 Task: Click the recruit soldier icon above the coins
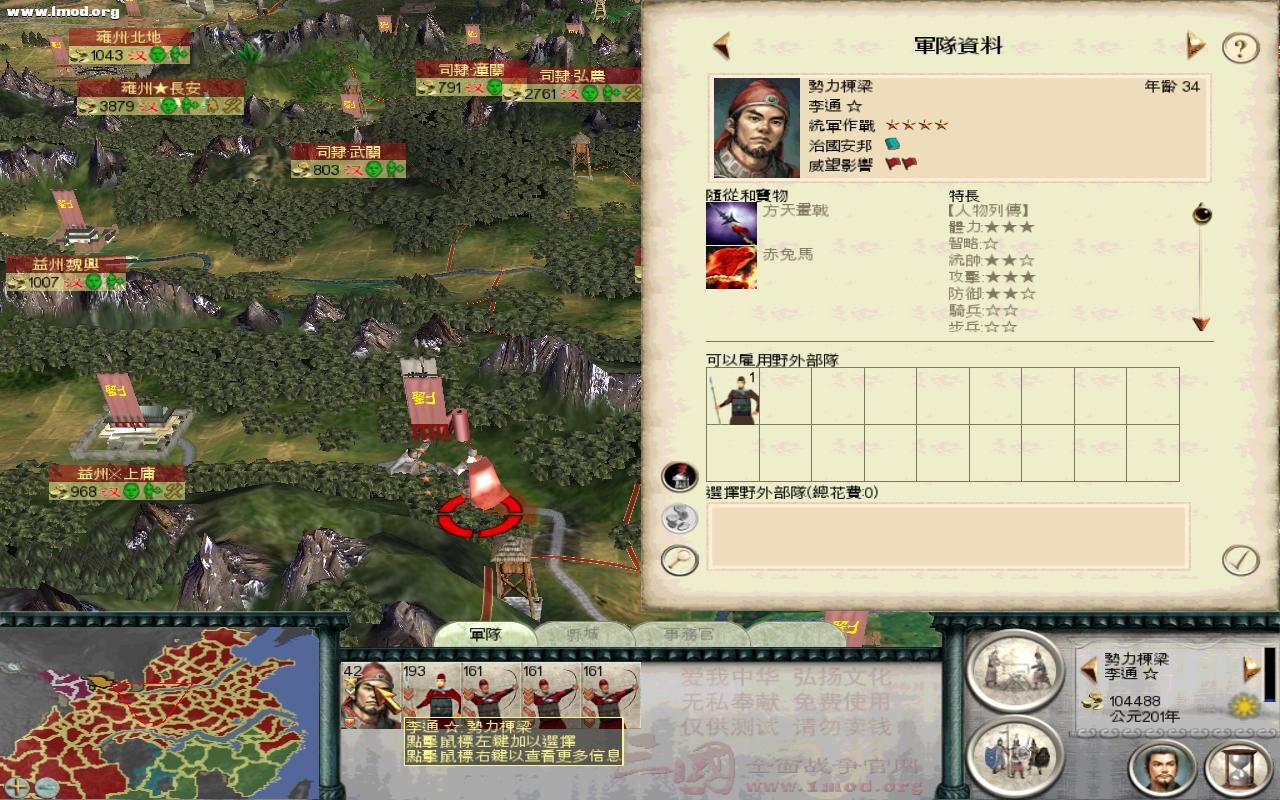pyautogui.click(x=680, y=478)
